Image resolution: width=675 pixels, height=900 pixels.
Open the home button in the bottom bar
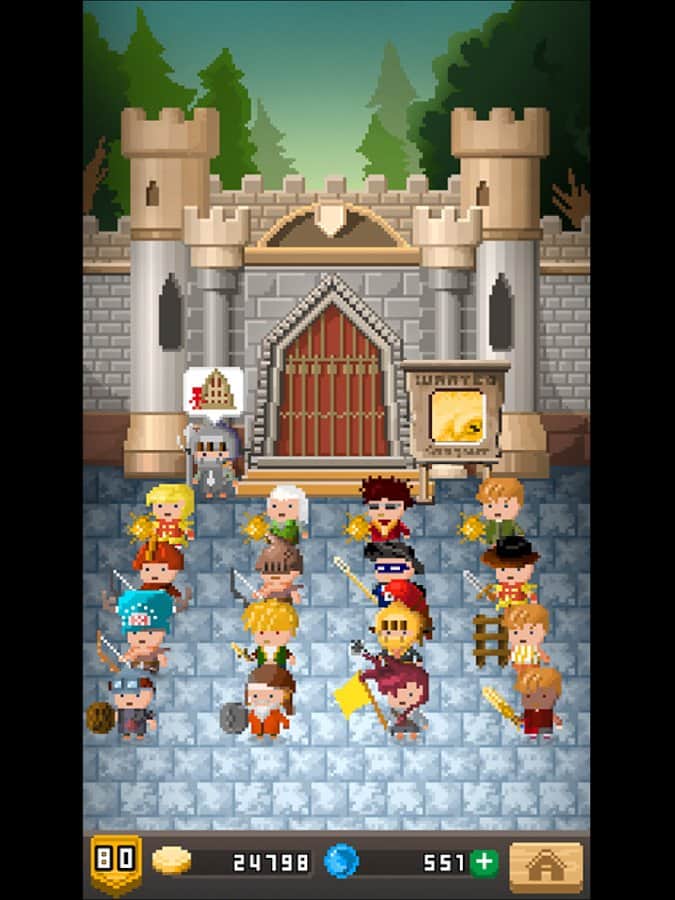point(545,865)
